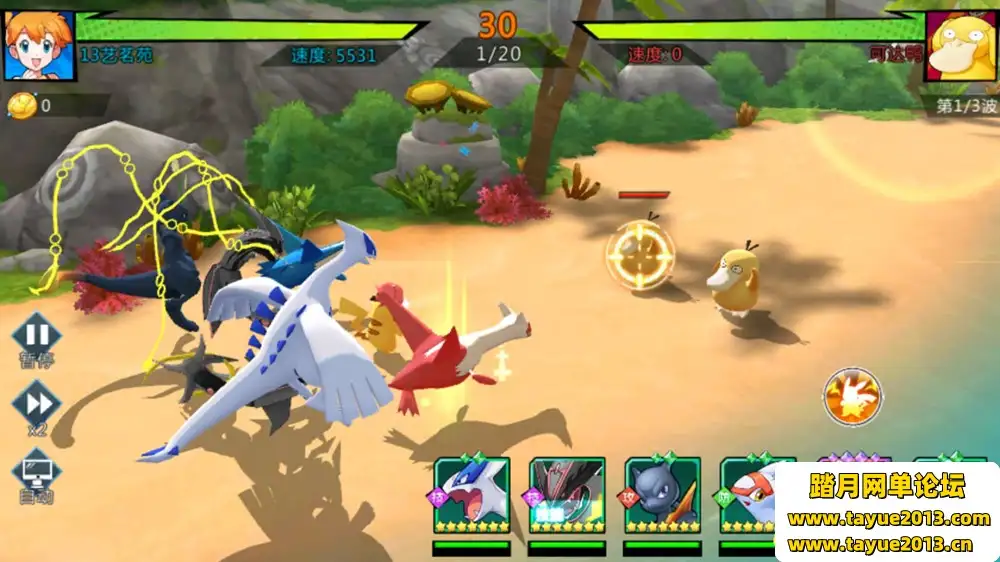Click the www.tayue2013.com watermark link
The image size is (1000, 562).
tap(888, 519)
